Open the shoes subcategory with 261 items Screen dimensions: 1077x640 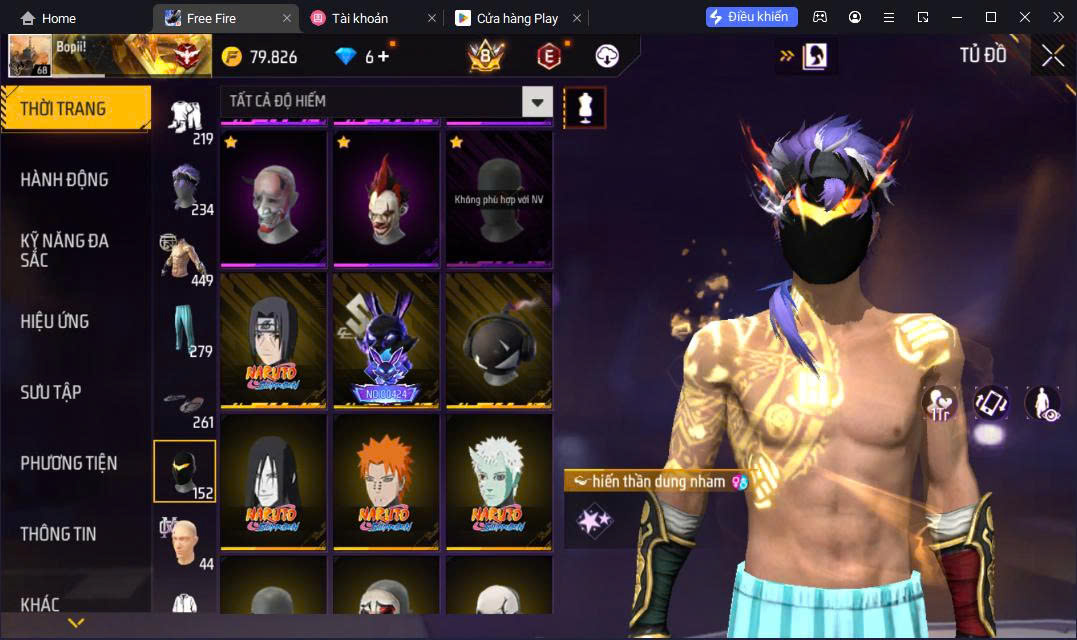pyautogui.click(x=185, y=402)
